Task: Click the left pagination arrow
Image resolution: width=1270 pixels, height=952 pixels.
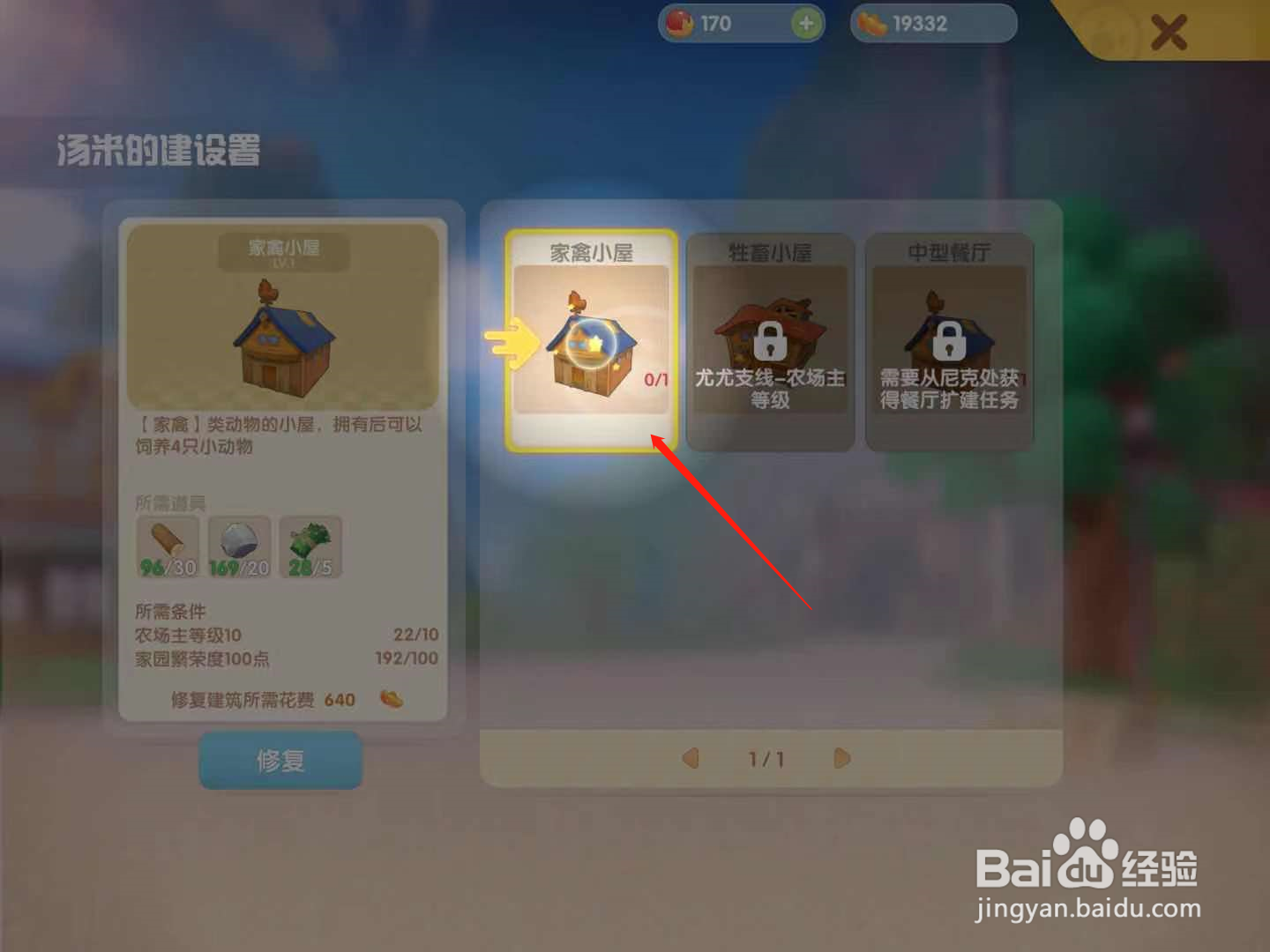Action: [691, 758]
